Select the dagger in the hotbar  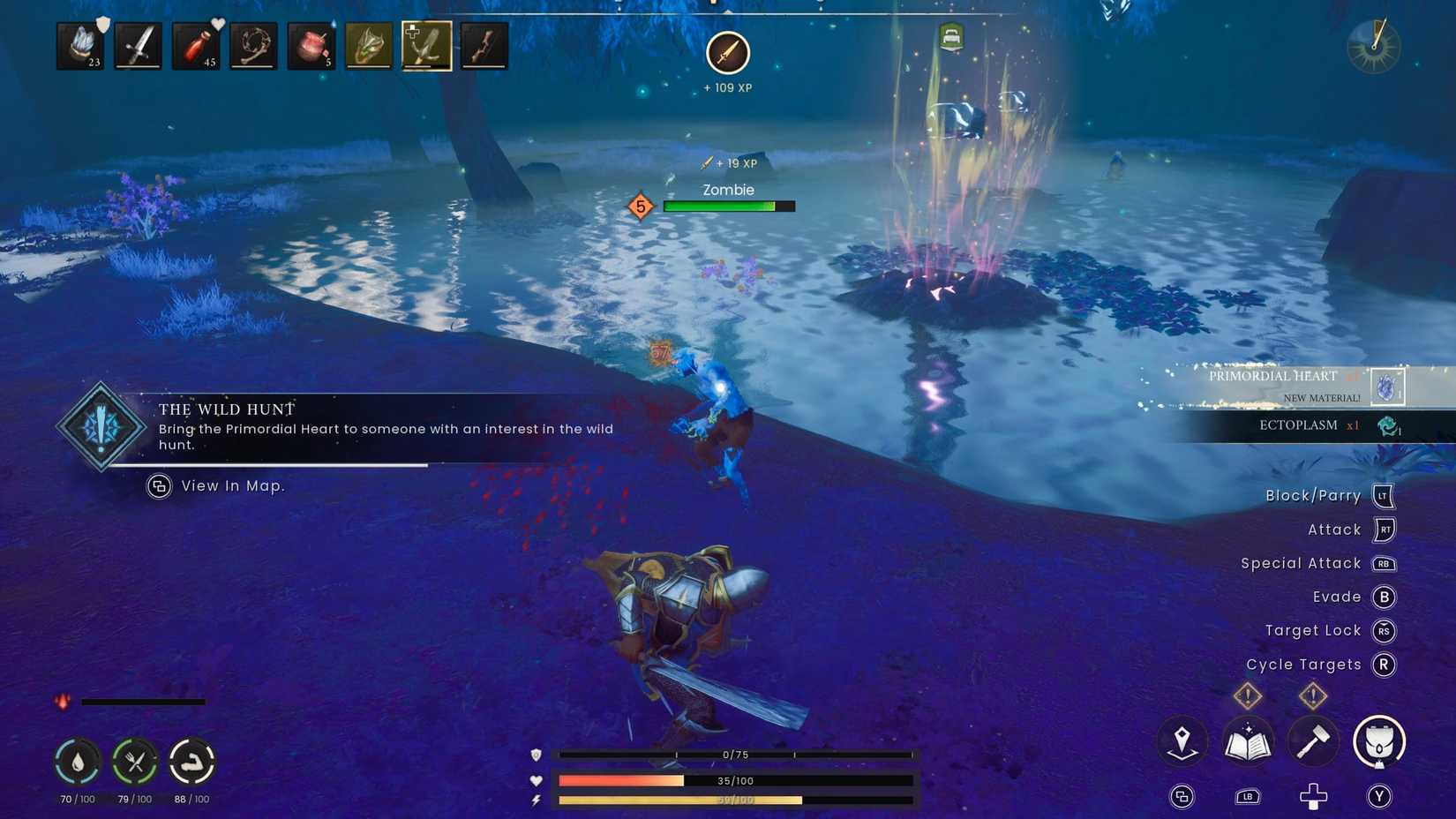coord(138,44)
